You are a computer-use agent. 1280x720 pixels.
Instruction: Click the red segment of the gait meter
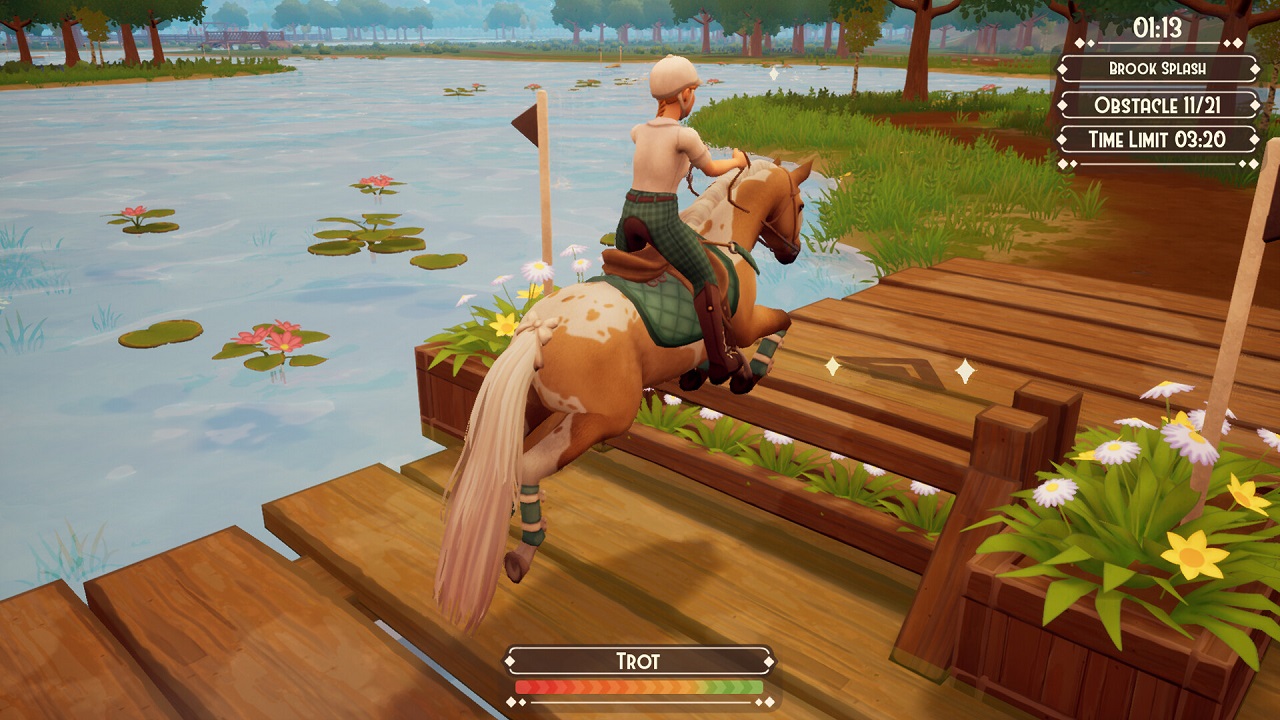click(x=530, y=686)
